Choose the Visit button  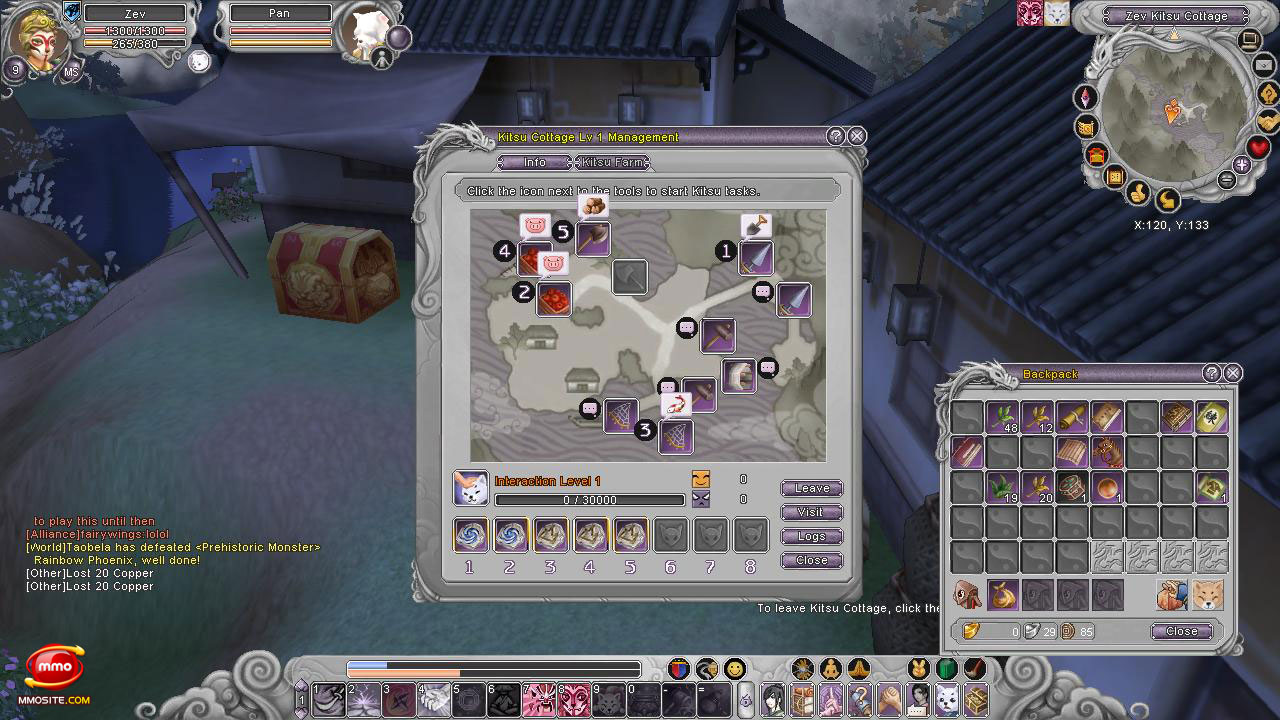pos(811,512)
